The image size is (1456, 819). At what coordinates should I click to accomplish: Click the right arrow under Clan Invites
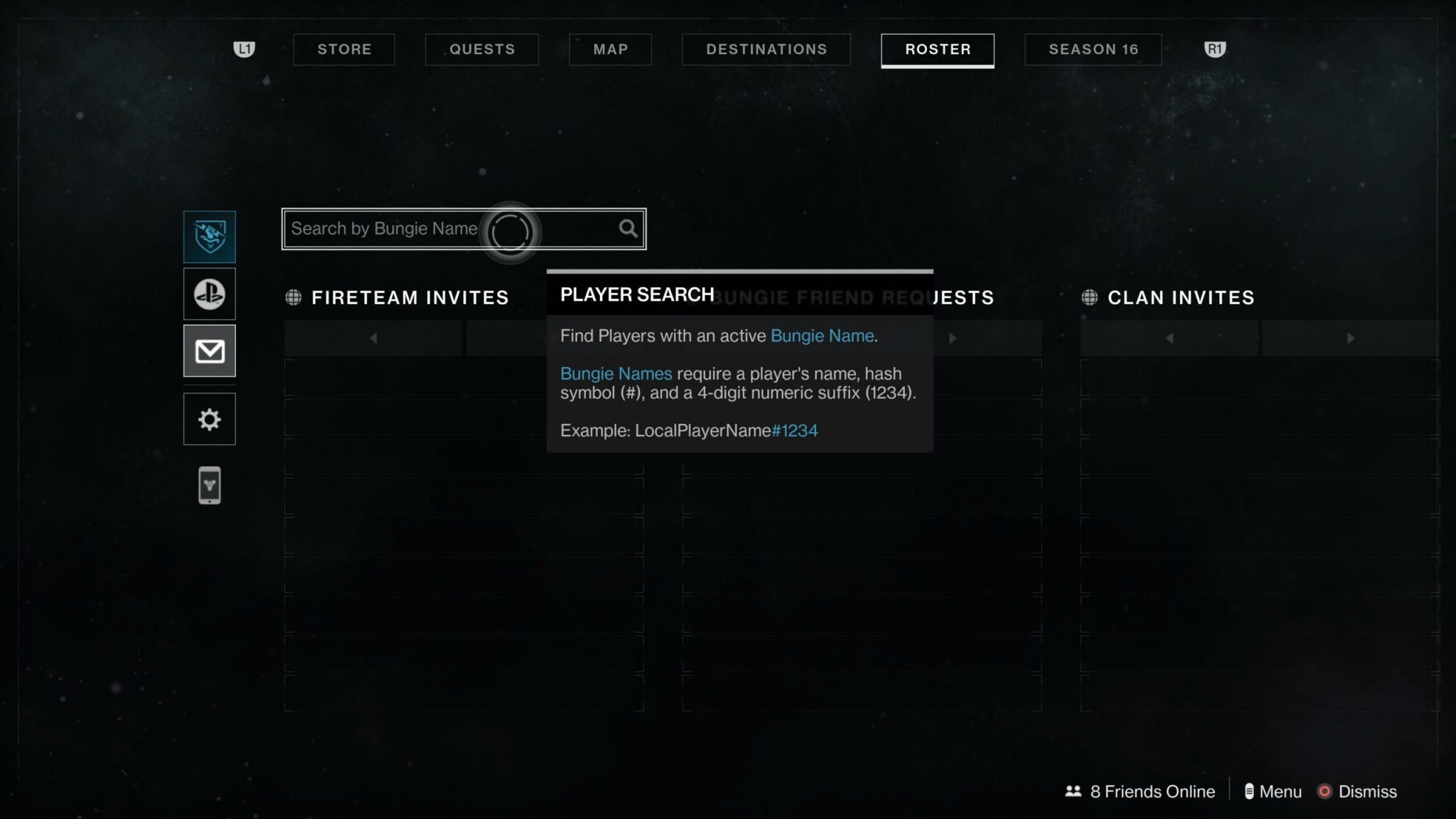click(1351, 338)
